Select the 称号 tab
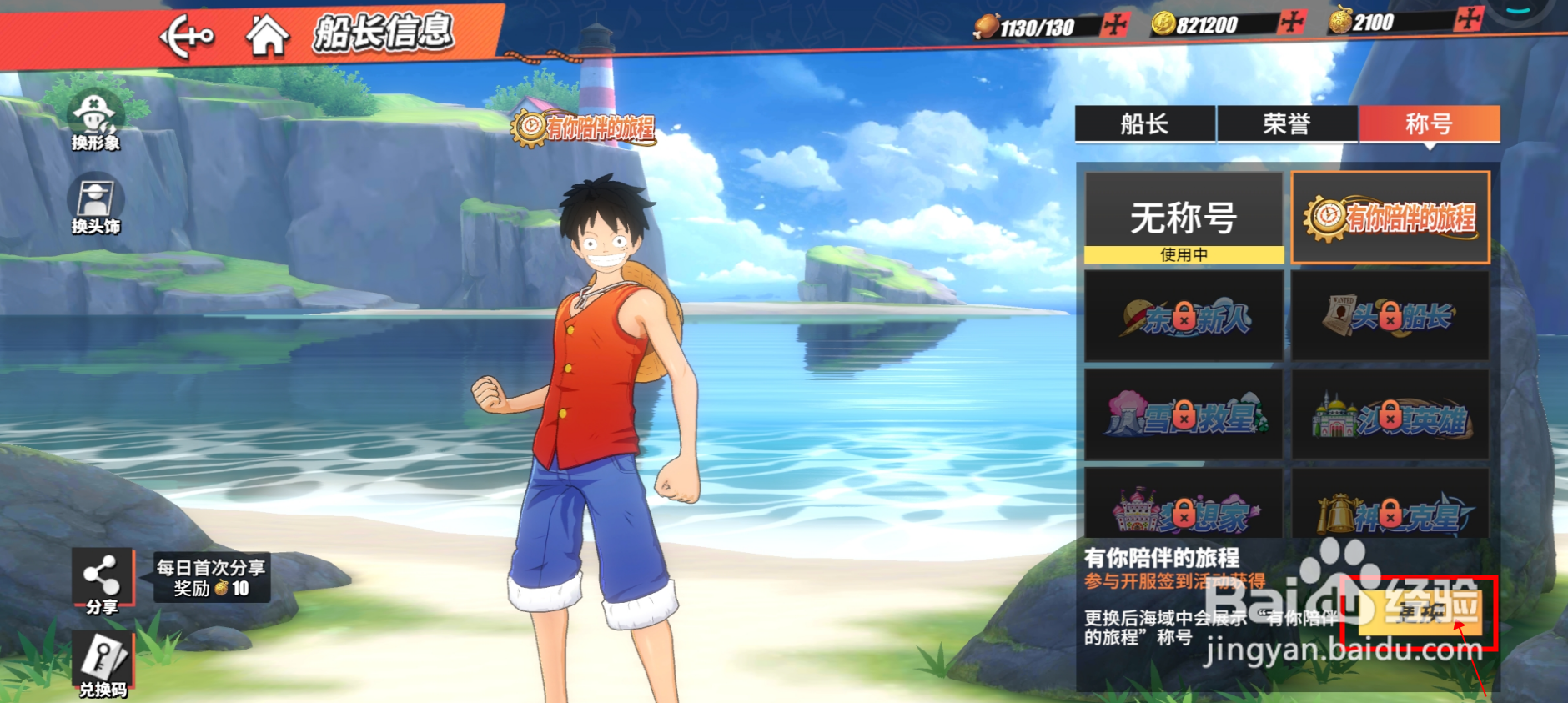Image resolution: width=1568 pixels, height=703 pixels. 1430,124
